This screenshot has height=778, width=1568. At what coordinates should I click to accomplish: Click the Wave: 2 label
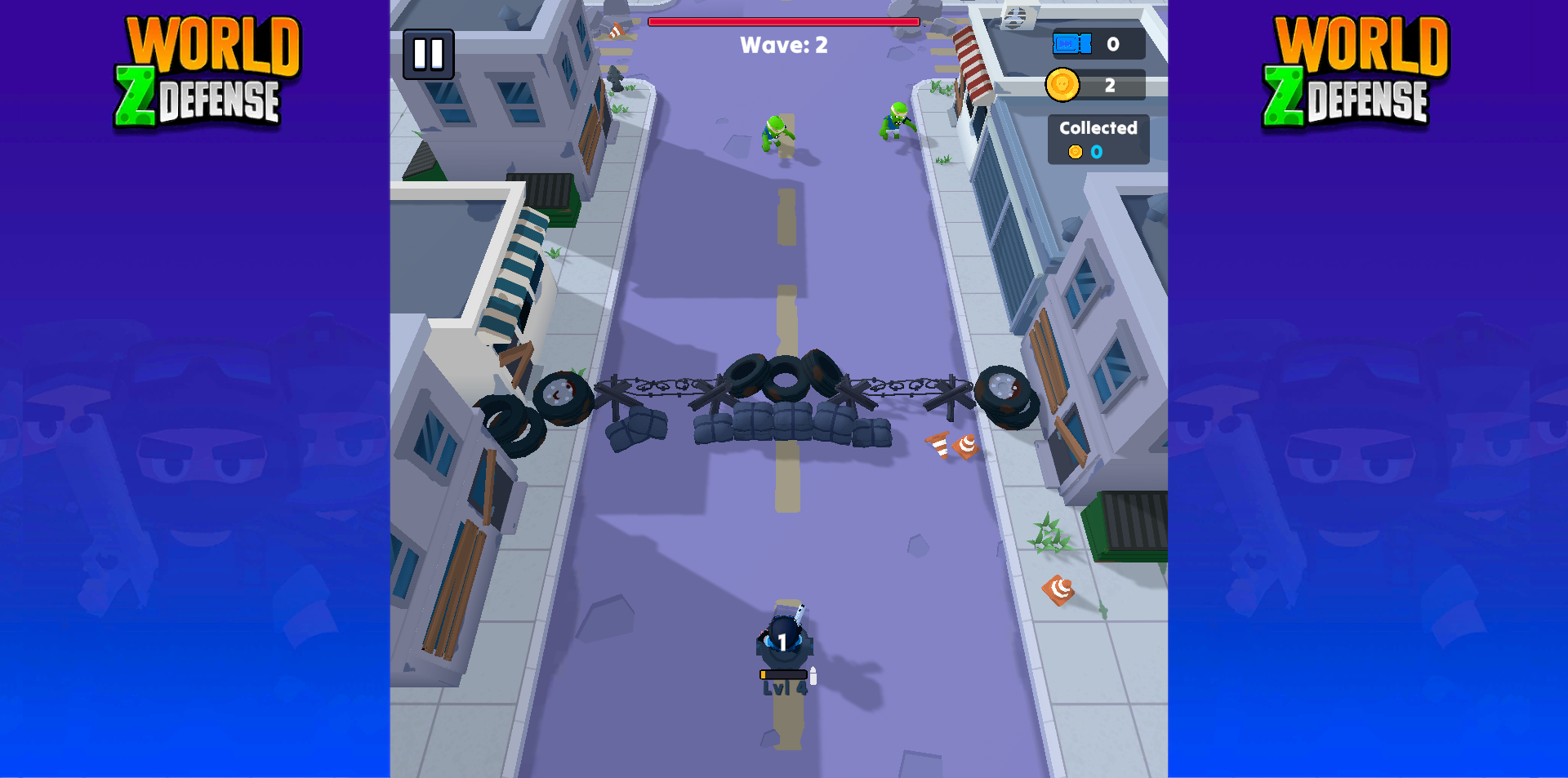point(782,46)
